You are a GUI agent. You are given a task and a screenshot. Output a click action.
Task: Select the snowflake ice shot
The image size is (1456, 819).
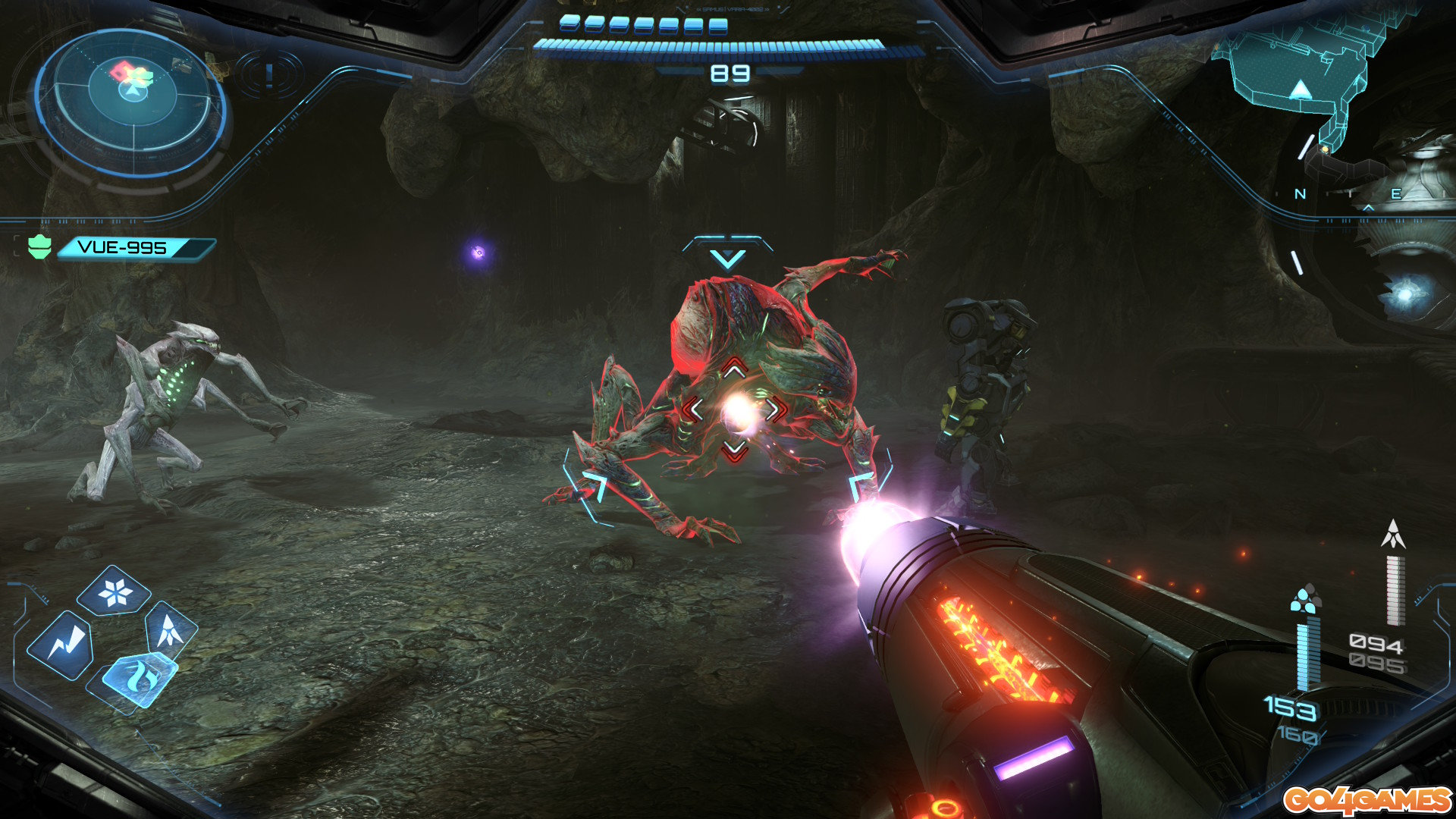click(115, 591)
